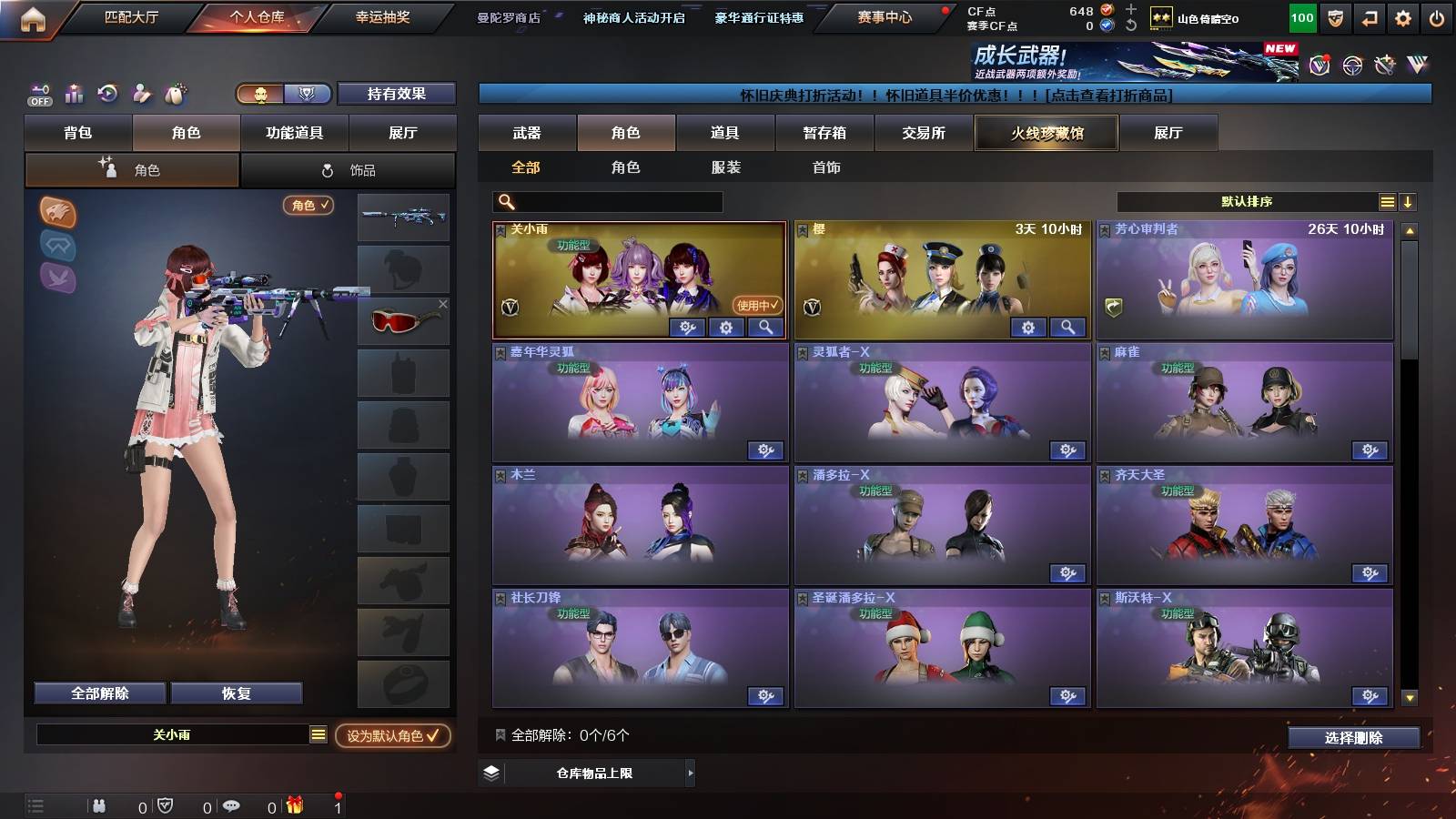
Task: Open the pet egg icon in the inventory toolbar
Action: coord(177,95)
